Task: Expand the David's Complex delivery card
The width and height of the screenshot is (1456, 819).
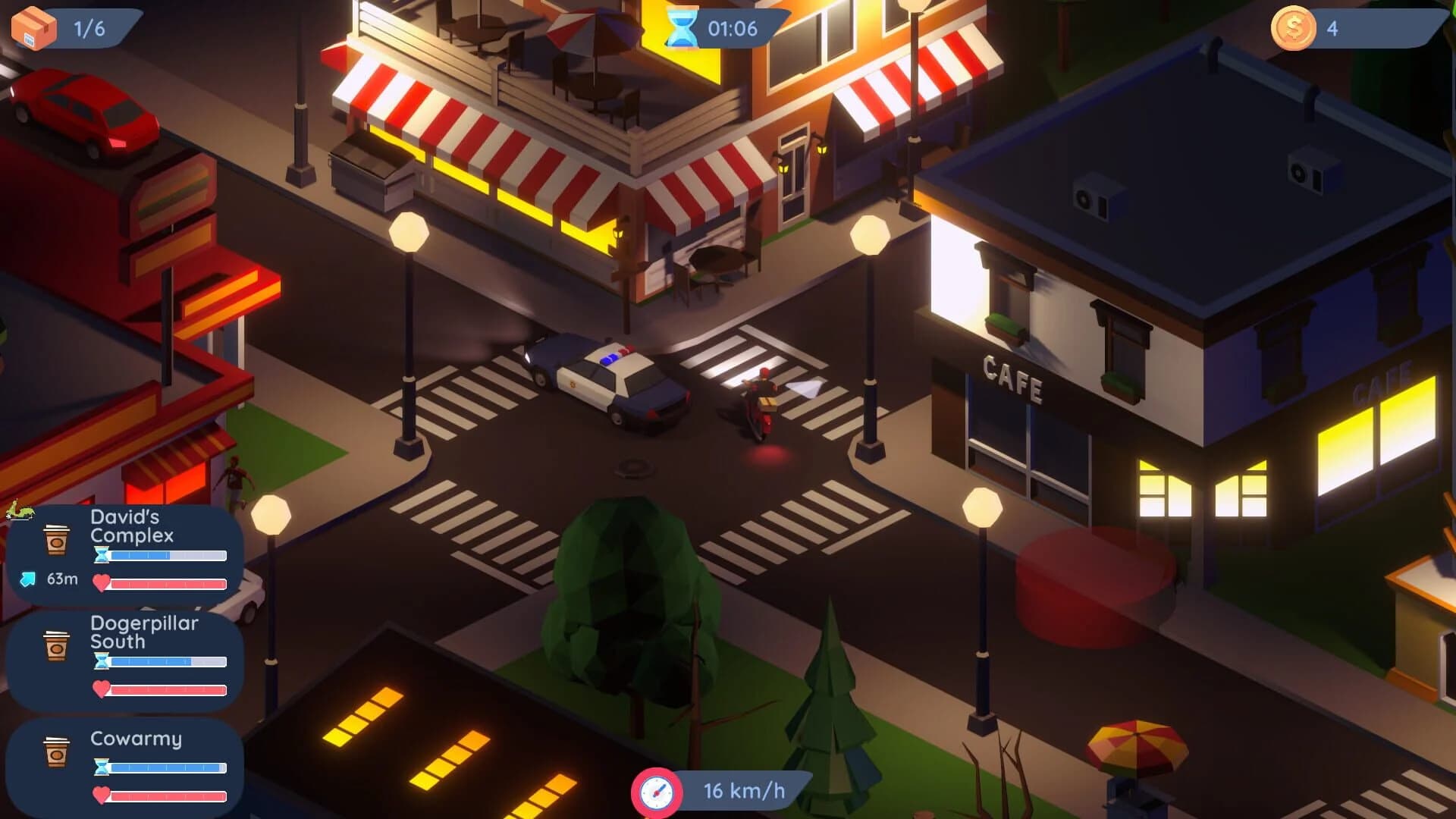Action: point(125,550)
